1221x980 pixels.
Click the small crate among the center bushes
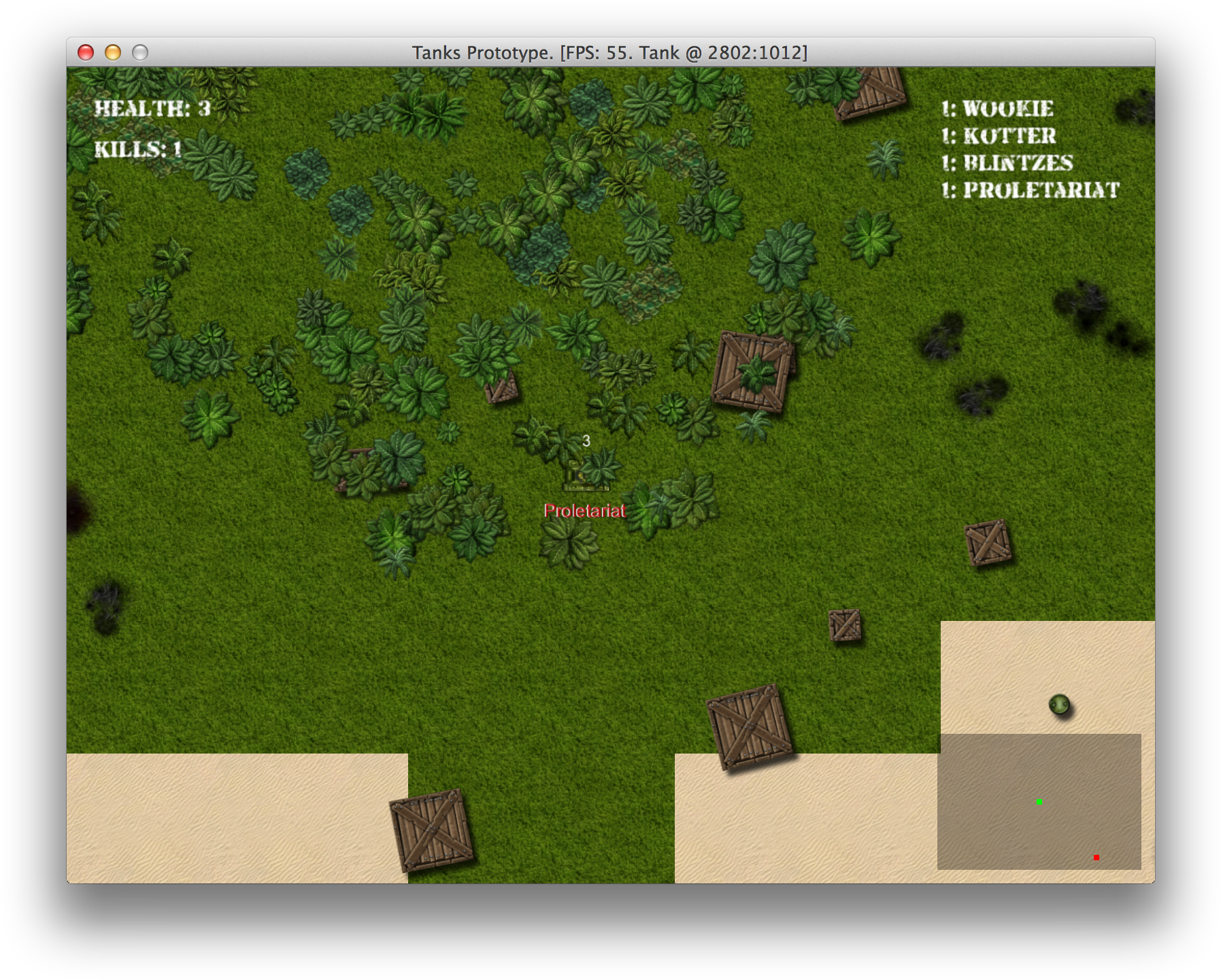501,391
